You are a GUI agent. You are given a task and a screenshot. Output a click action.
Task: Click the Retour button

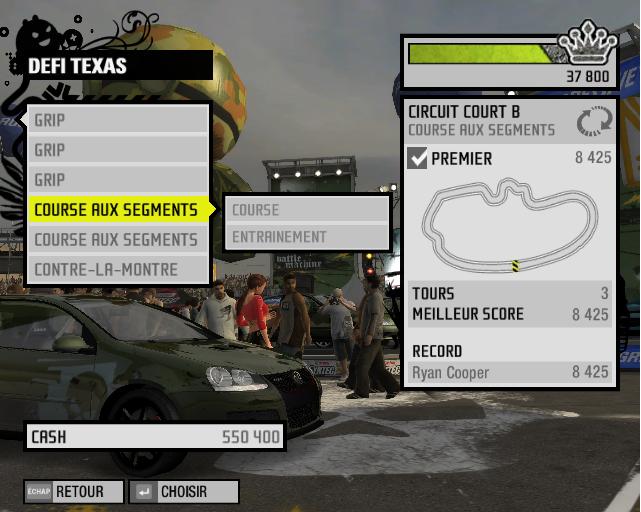pos(75,492)
